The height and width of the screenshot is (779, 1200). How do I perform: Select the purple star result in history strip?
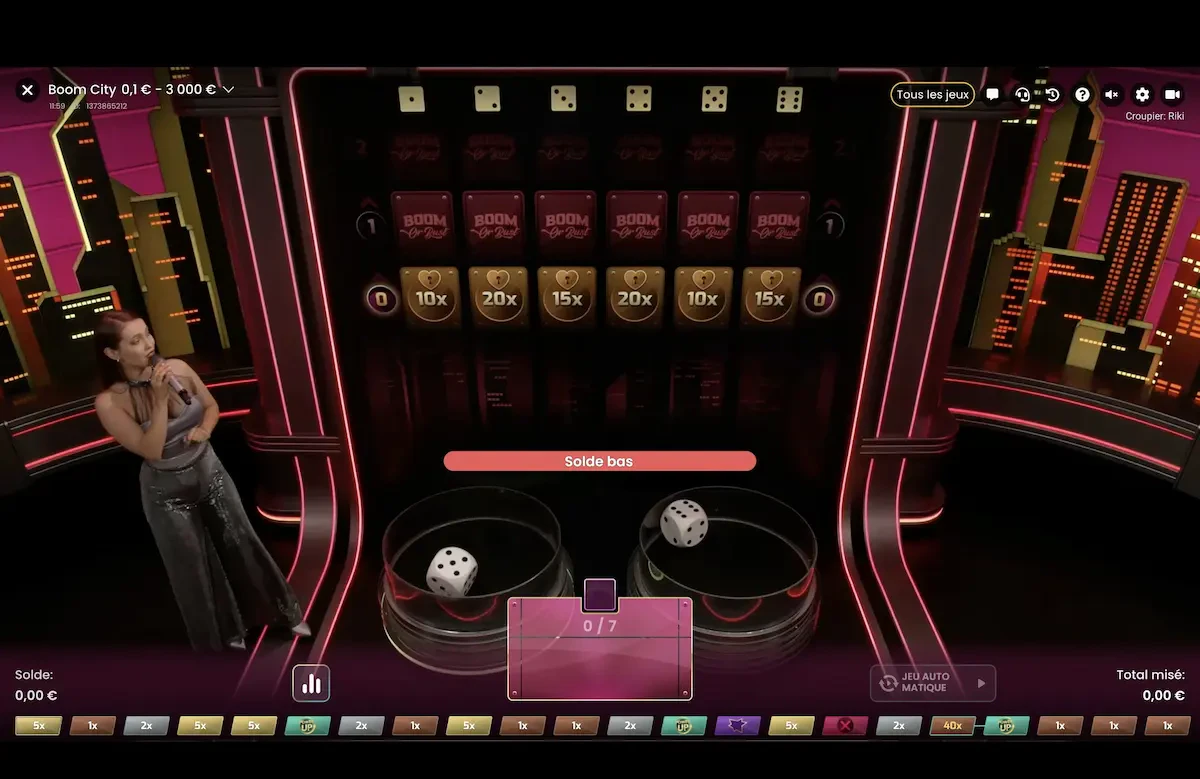[x=737, y=726]
